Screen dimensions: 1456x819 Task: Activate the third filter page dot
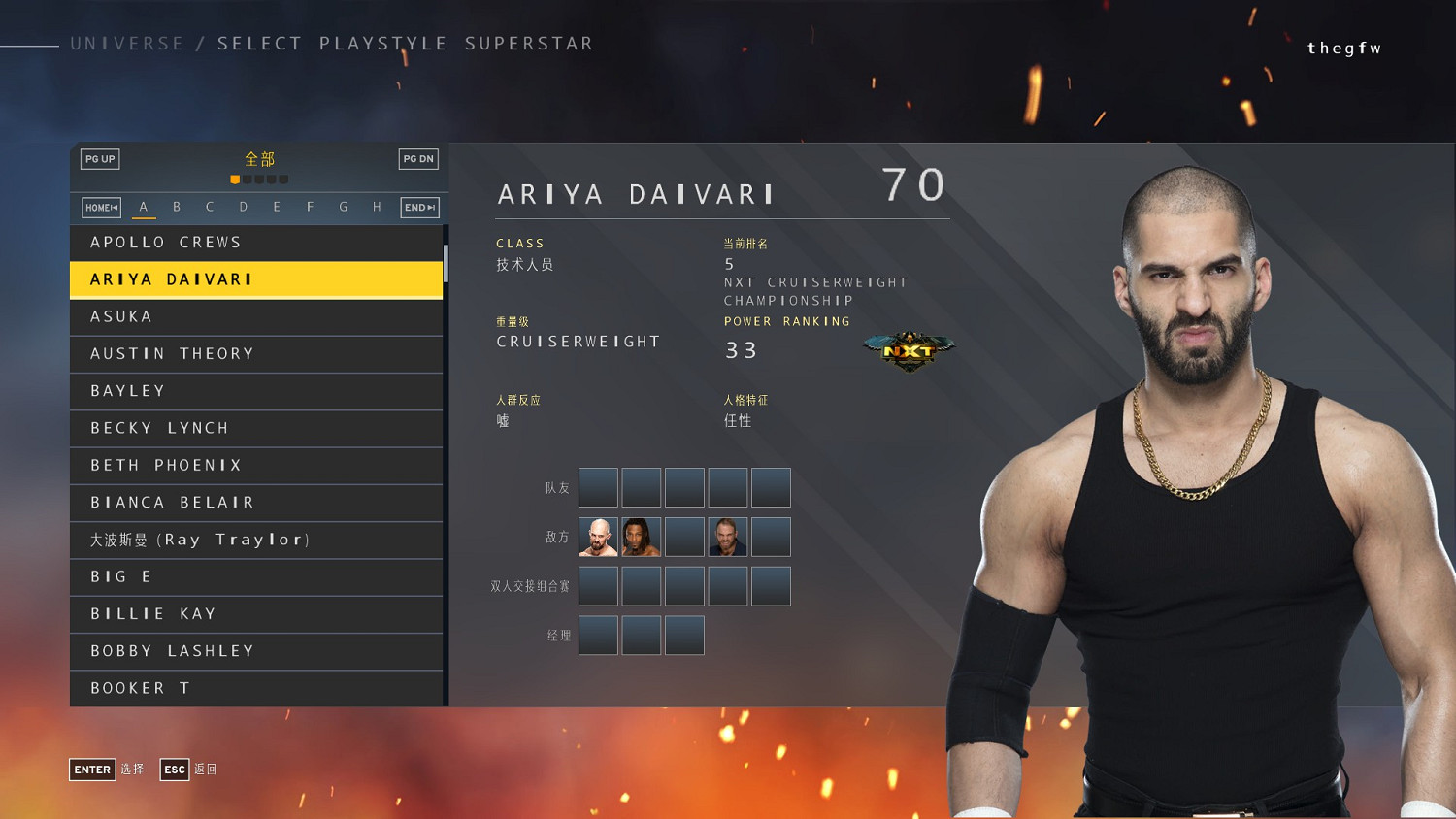(260, 179)
